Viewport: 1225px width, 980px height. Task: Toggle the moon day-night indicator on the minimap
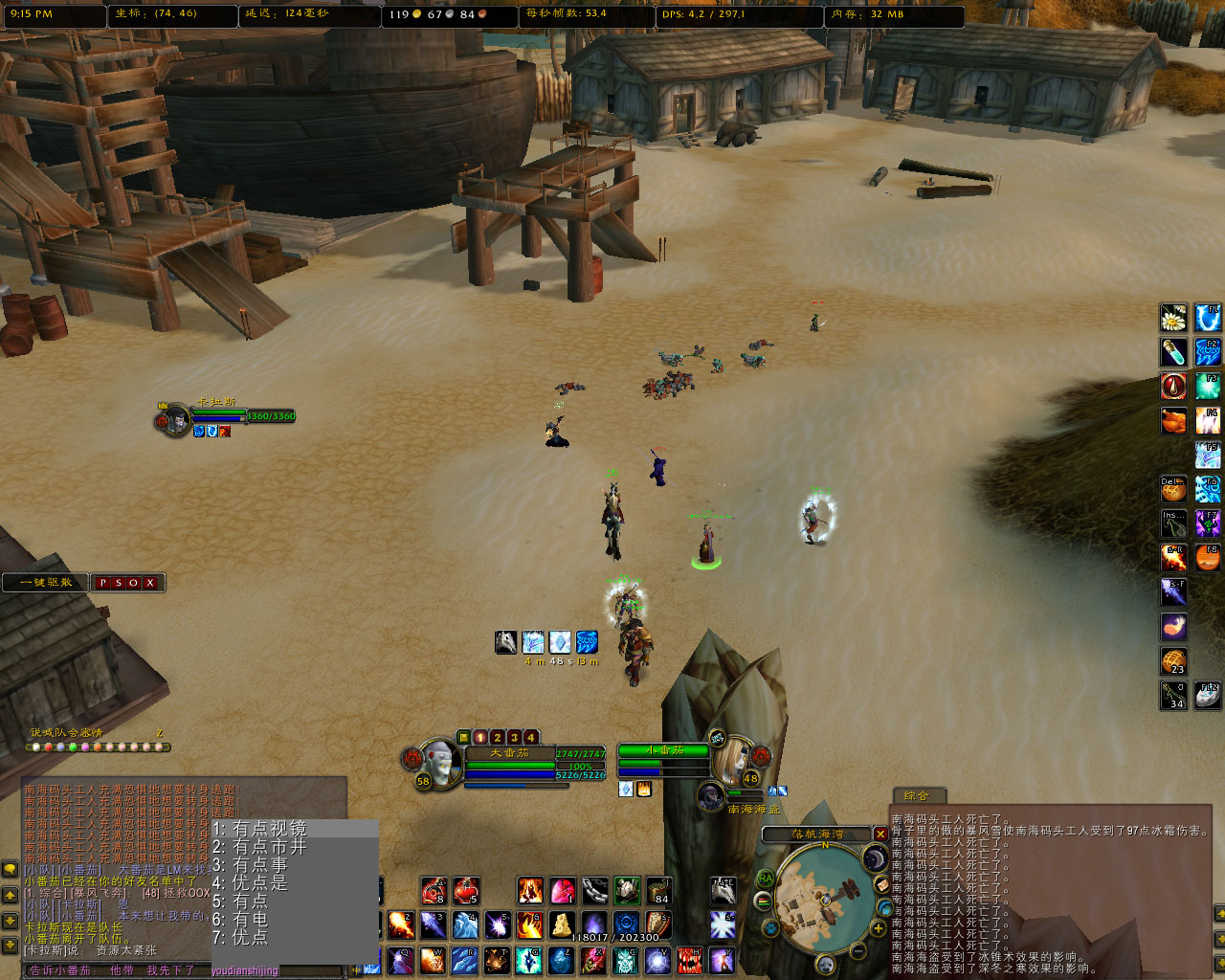pyautogui.click(x=875, y=857)
